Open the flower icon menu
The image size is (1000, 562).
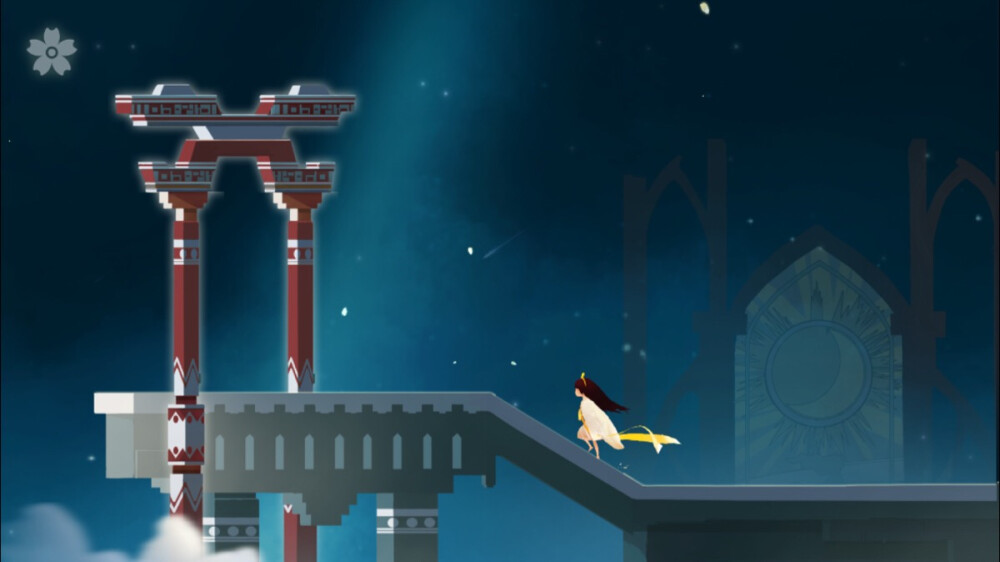click(51, 51)
